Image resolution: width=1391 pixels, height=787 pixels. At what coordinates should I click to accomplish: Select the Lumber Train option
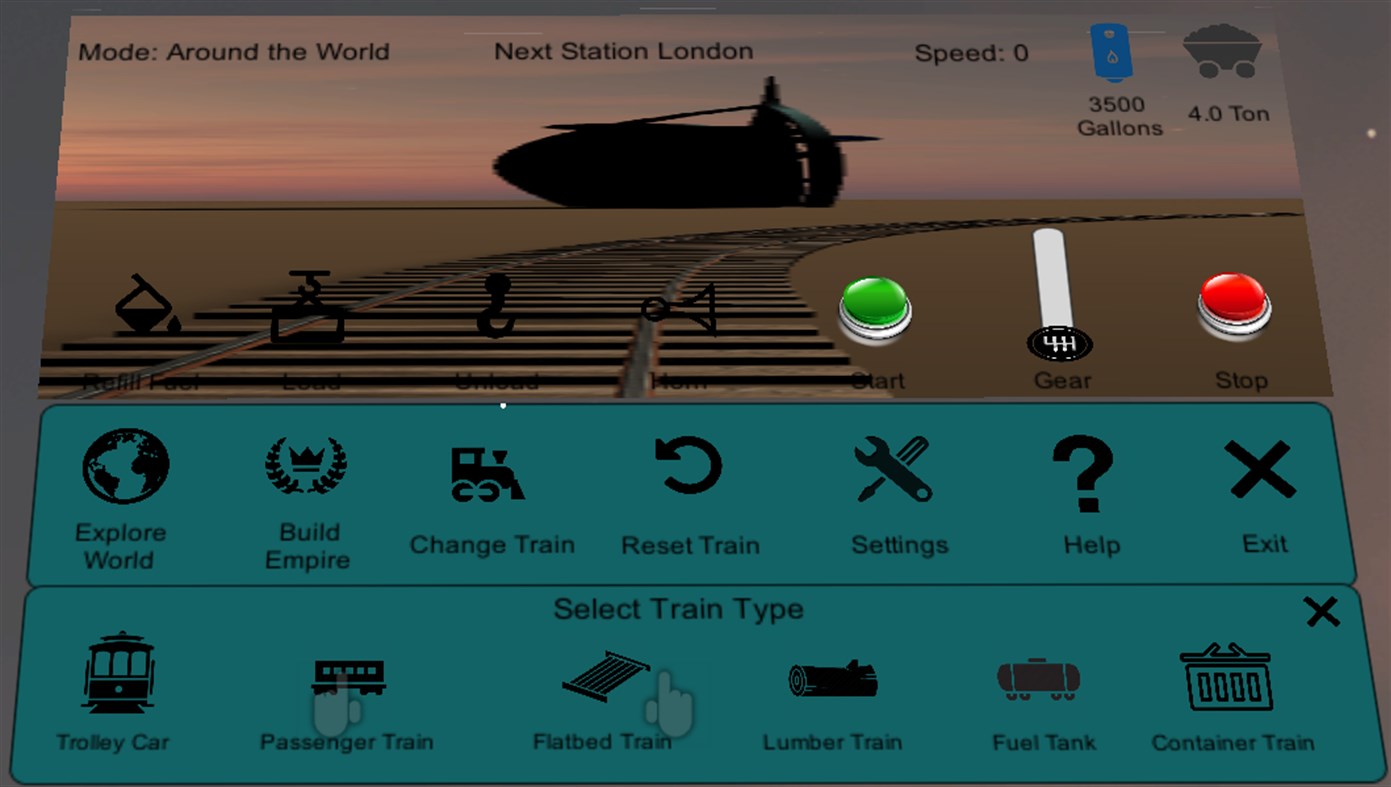(x=832, y=677)
